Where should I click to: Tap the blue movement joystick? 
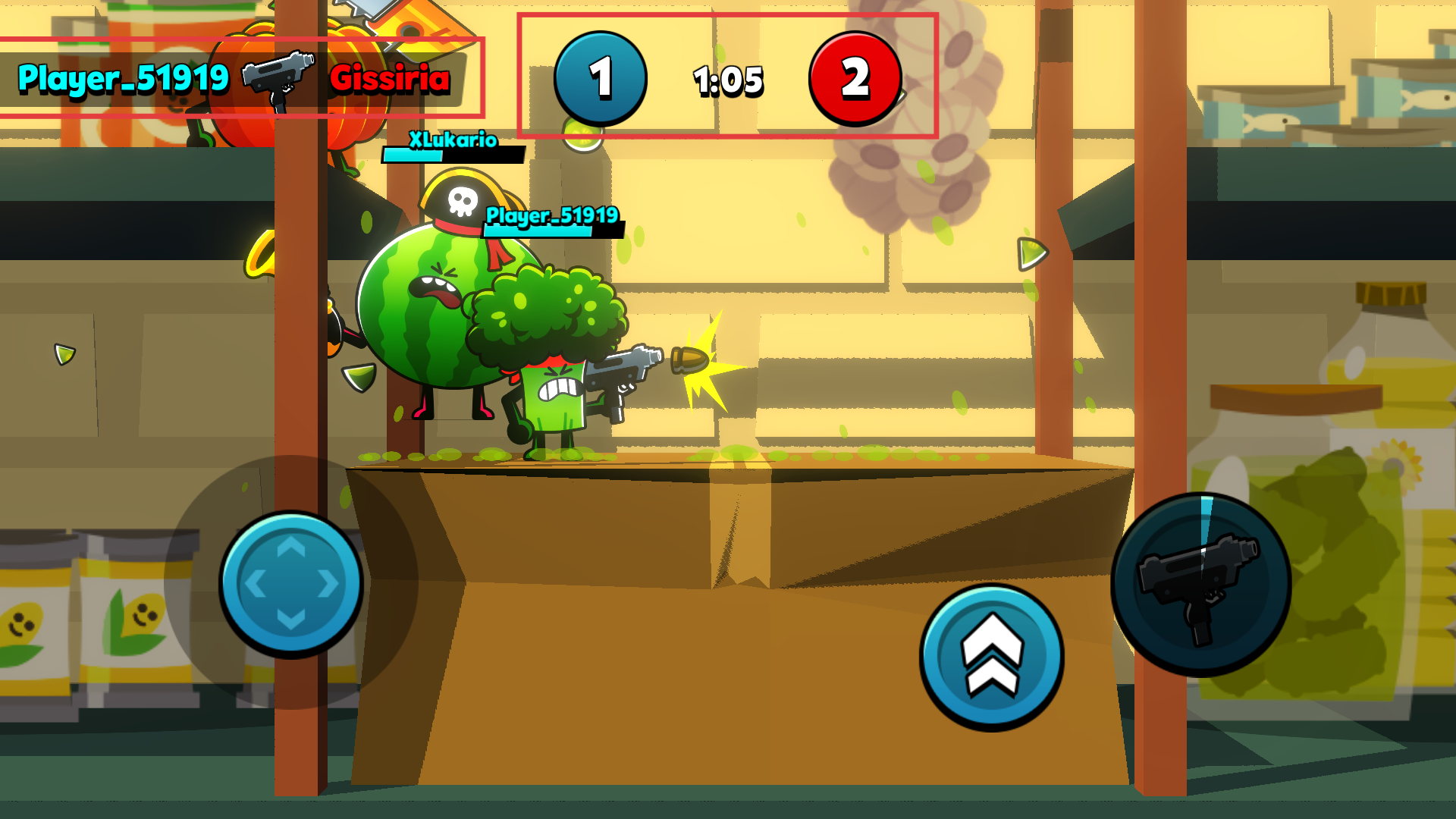tap(291, 583)
